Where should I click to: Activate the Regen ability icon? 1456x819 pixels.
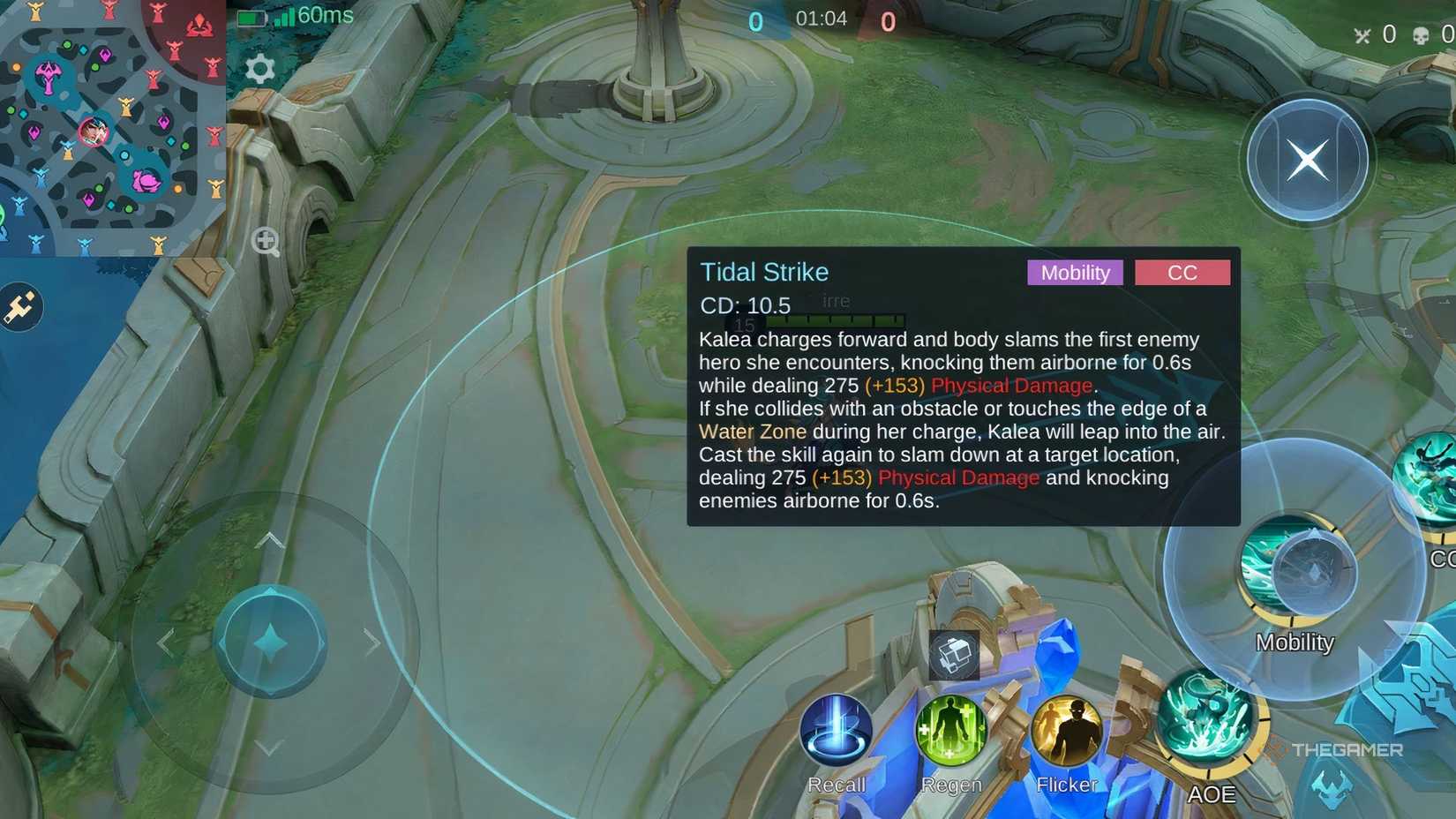point(951,728)
